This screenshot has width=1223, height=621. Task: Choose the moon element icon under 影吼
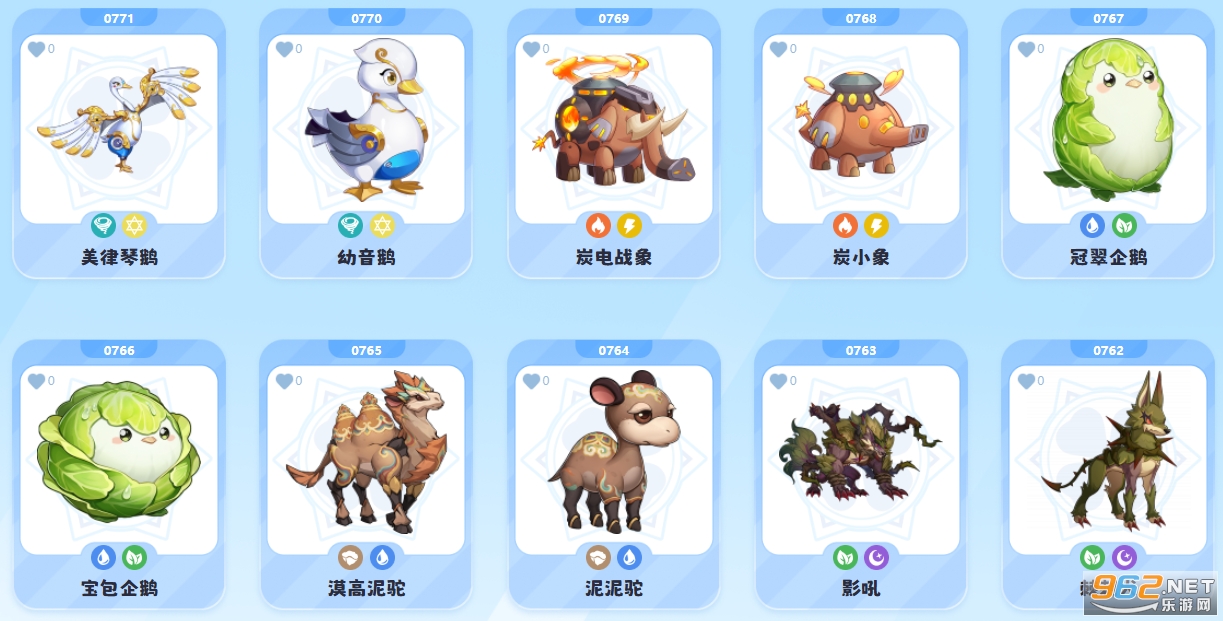(876, 557)
